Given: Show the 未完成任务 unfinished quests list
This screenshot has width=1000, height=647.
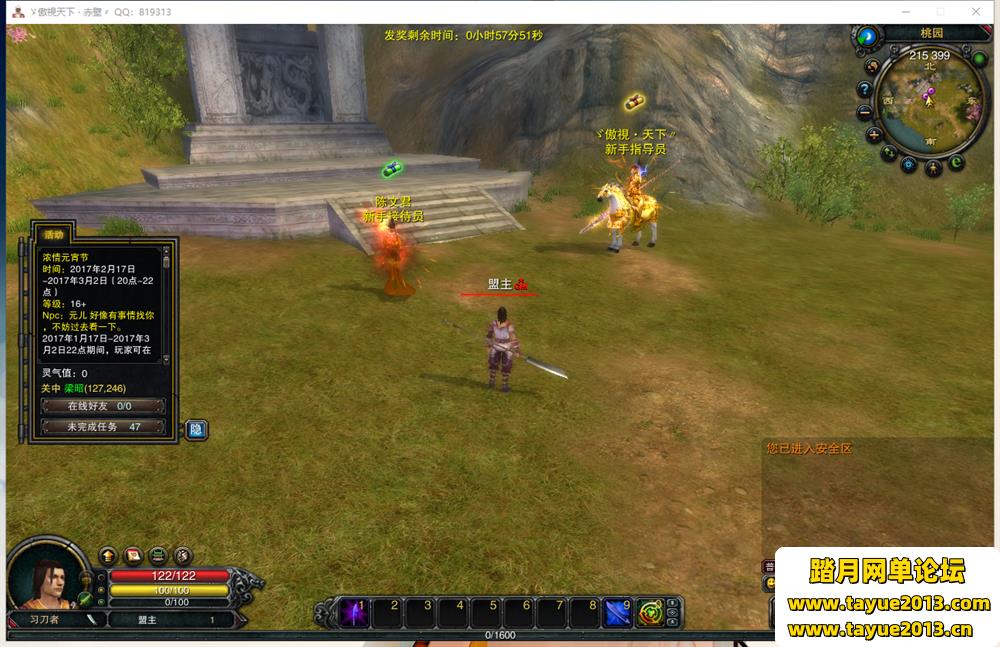Looking at the screenshot, I should (102, 427).
